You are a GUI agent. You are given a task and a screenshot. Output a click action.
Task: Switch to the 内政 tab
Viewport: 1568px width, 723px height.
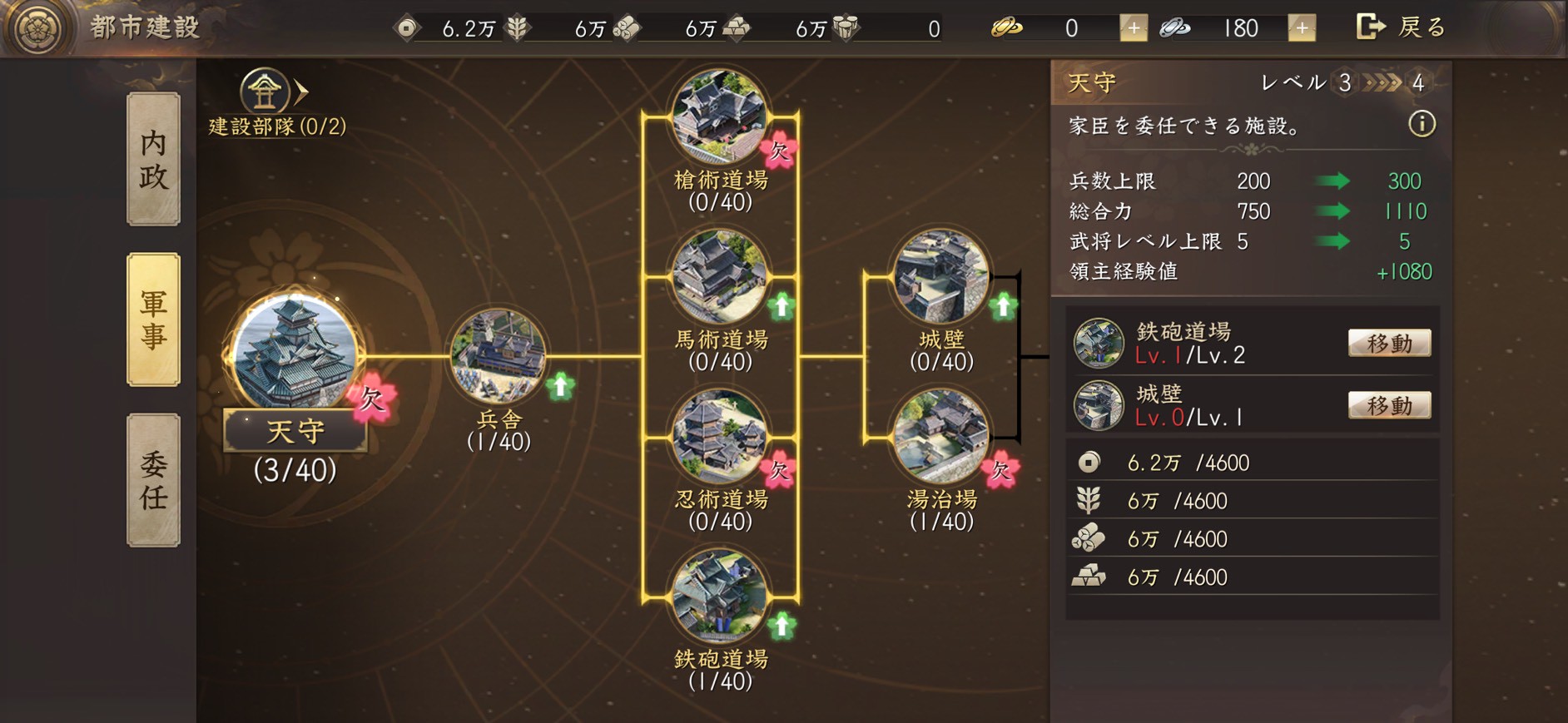153,159
